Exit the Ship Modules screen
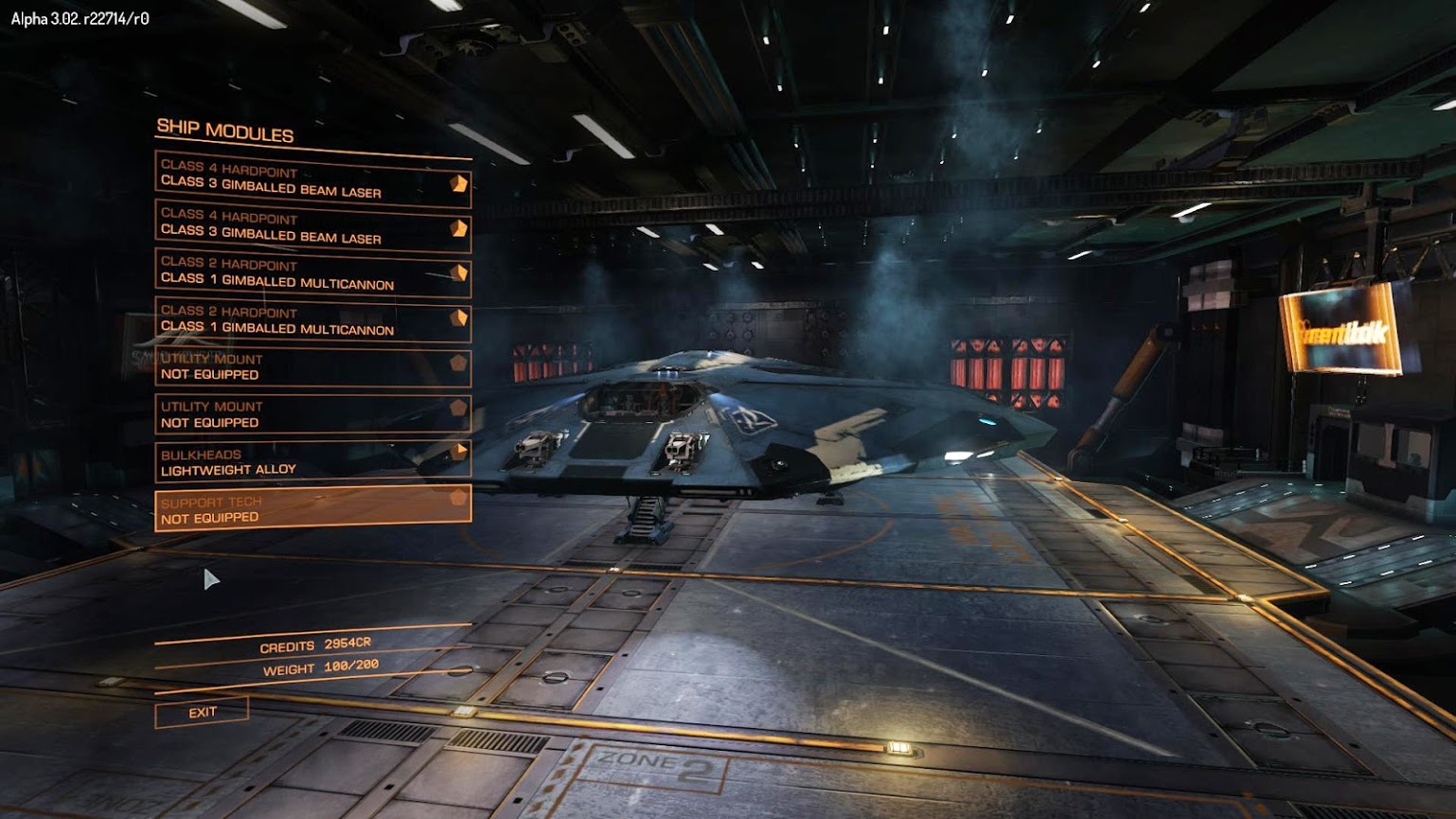Viewport: 1456px width, 819px height. (202, 712)
